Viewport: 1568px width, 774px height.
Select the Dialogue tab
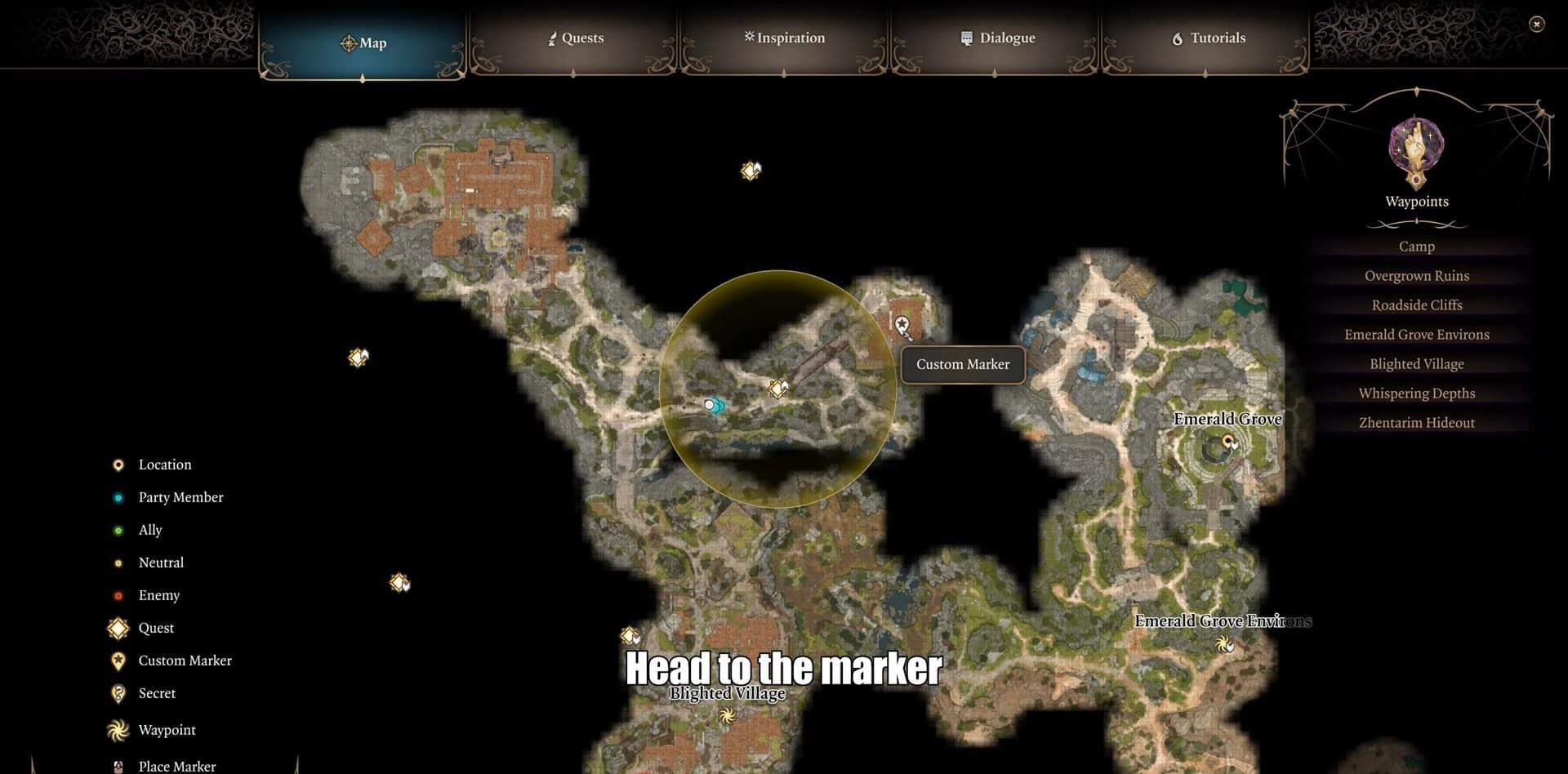pos(996,38)
